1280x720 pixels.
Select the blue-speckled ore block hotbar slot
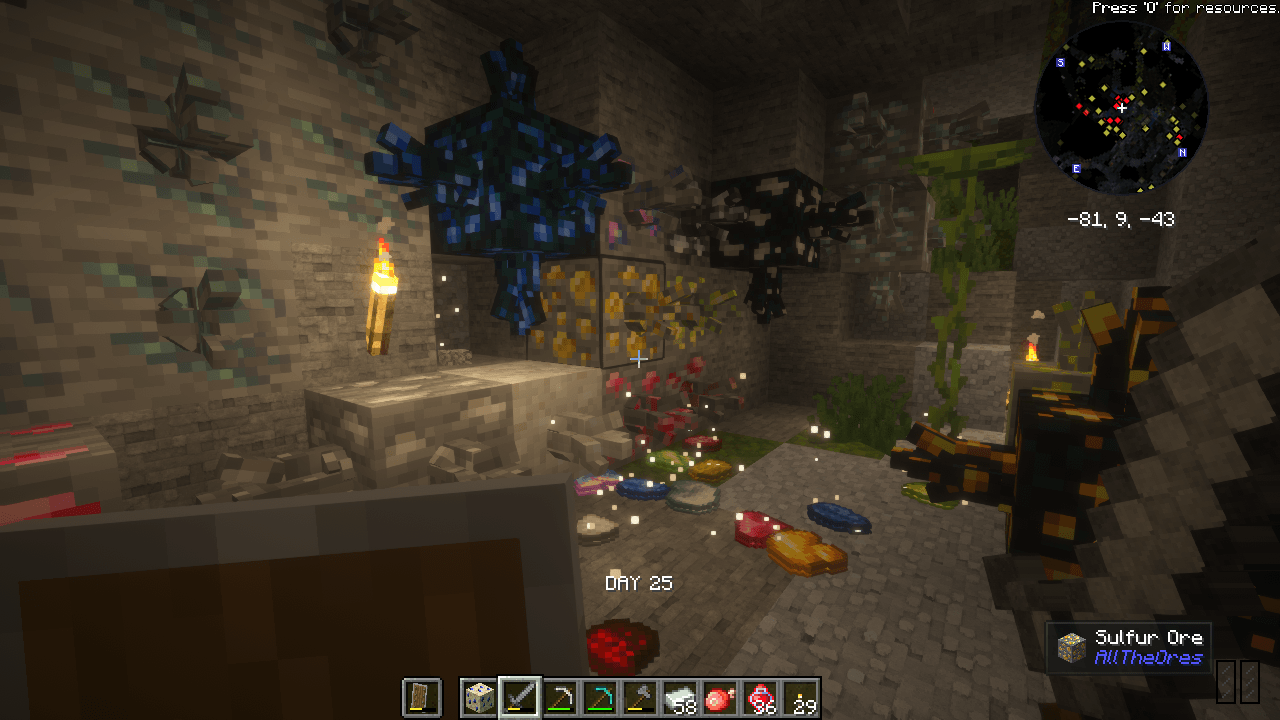480,697
